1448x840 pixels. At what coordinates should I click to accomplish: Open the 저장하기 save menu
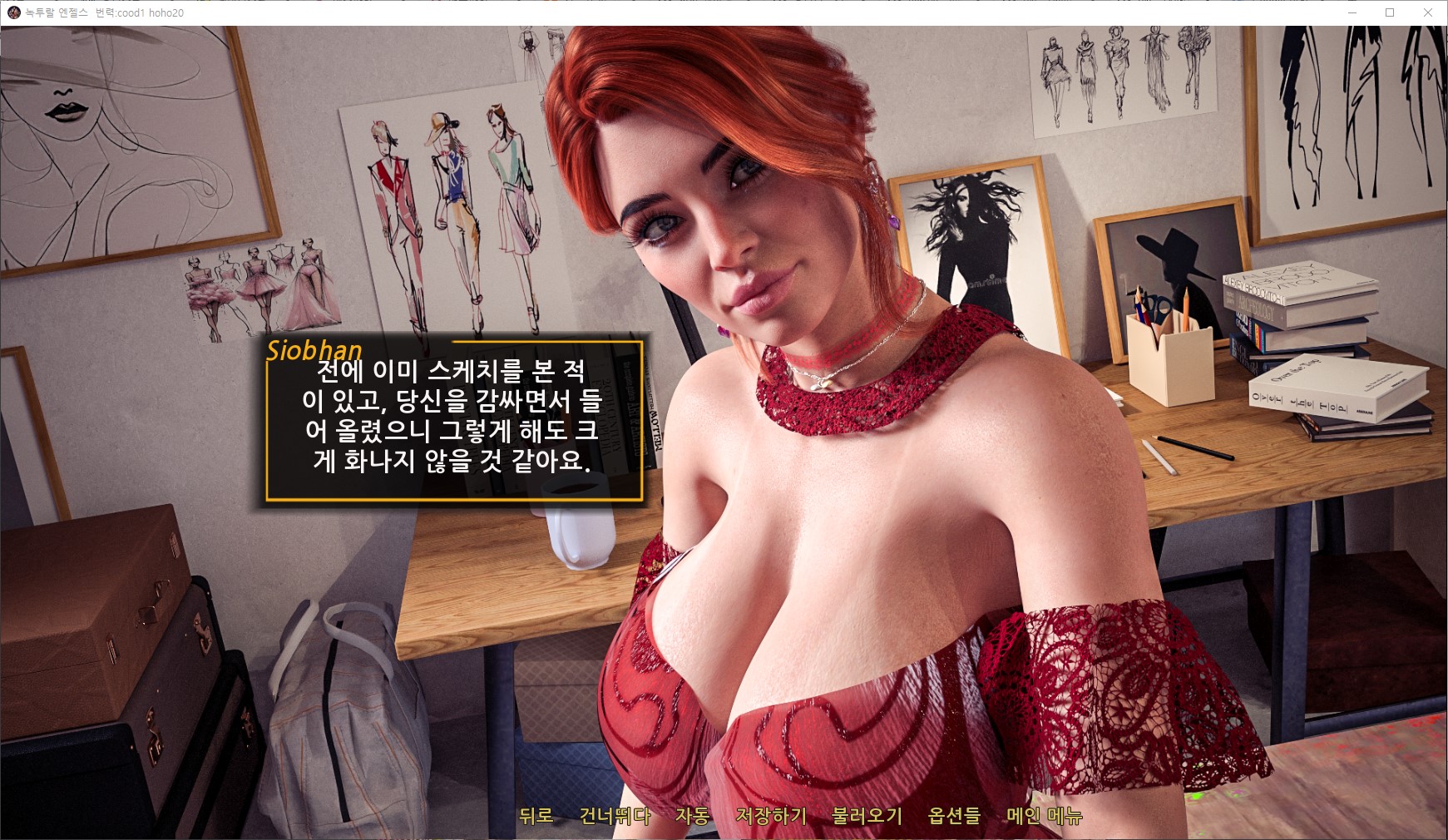771,816
